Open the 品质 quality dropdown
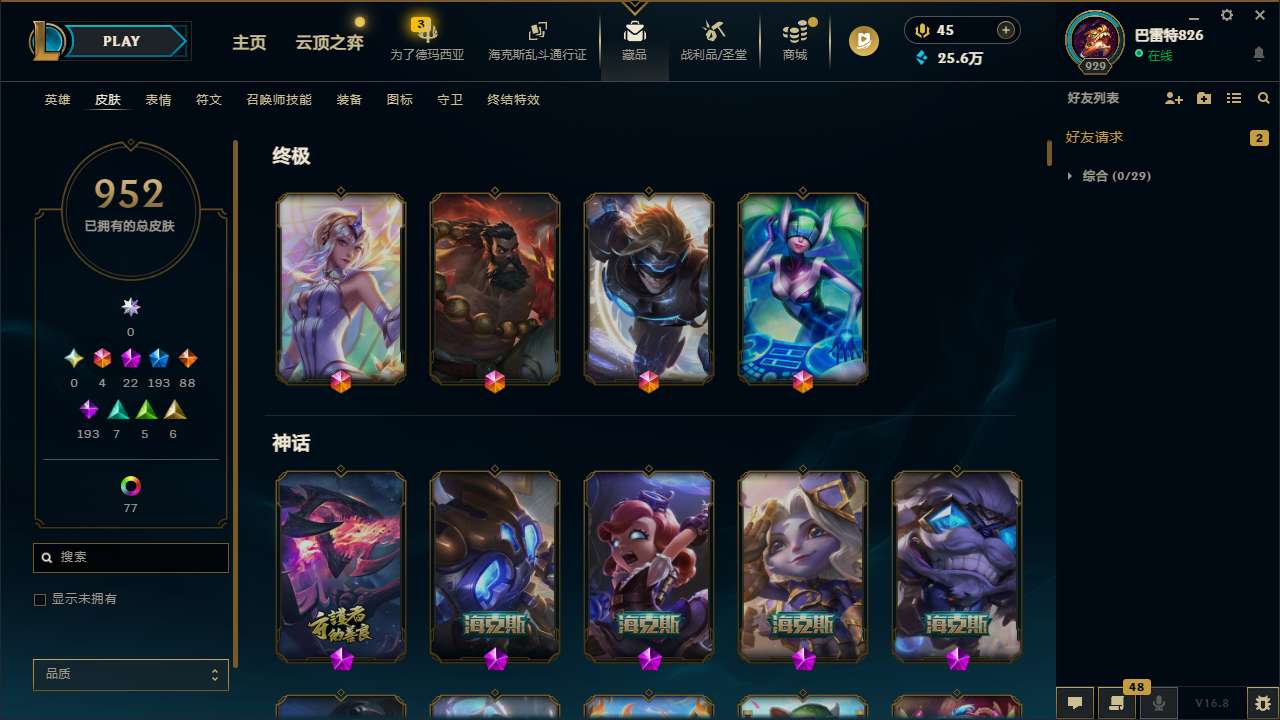The image size is (1280, 720). coord(130,674)
